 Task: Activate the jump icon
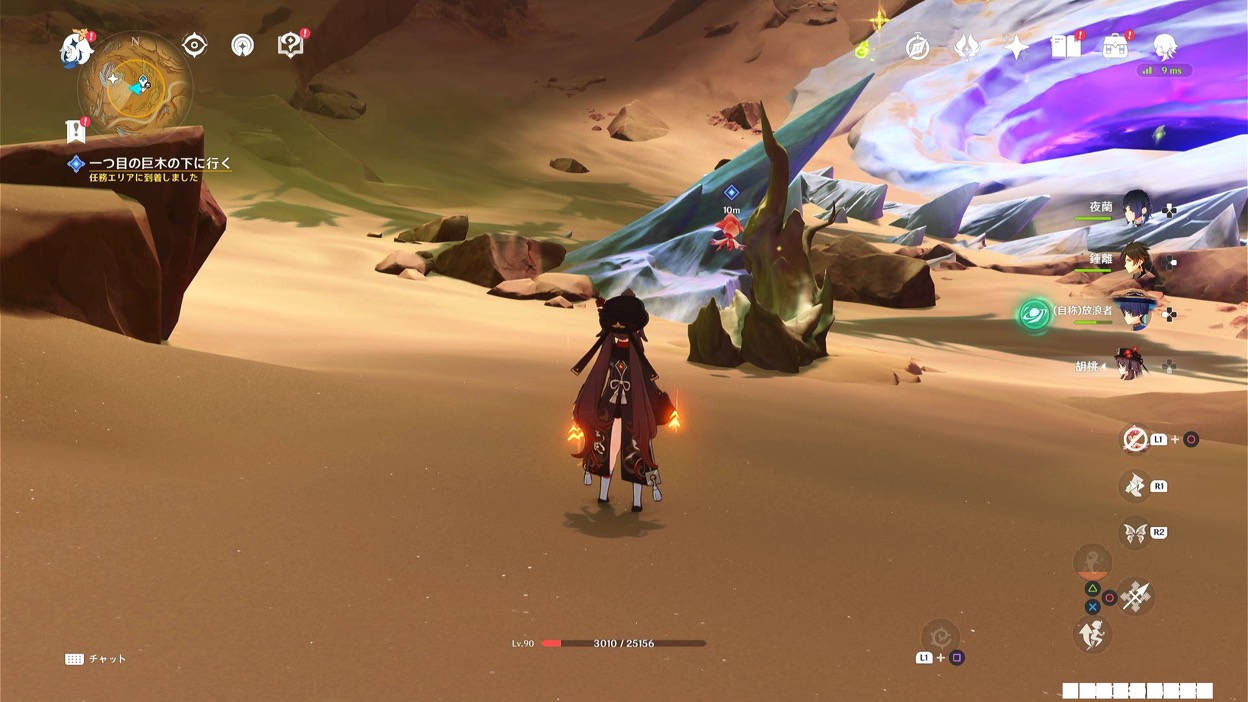coord(1092,634)
